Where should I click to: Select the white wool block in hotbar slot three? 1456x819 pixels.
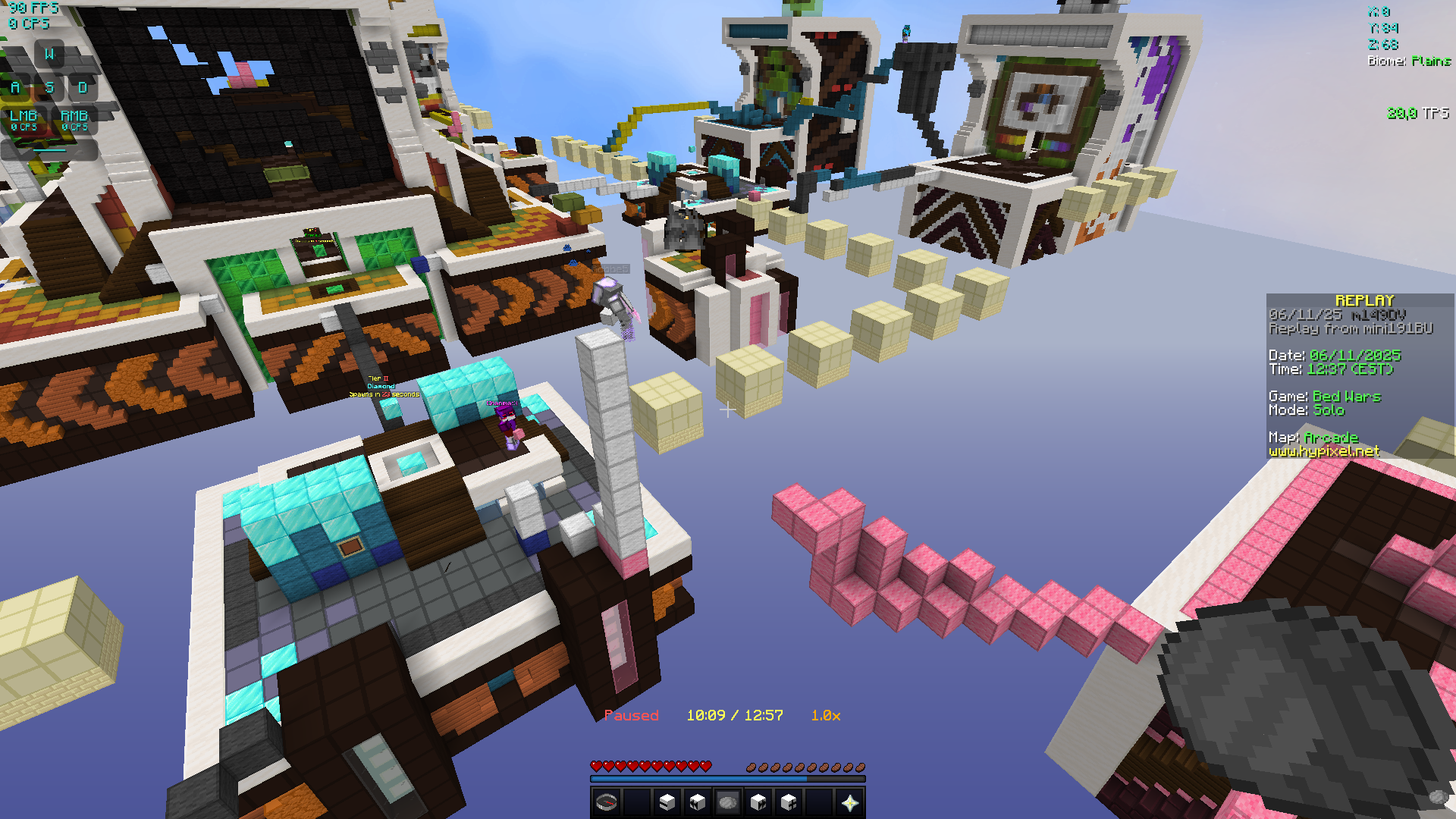tap(667, 802)
